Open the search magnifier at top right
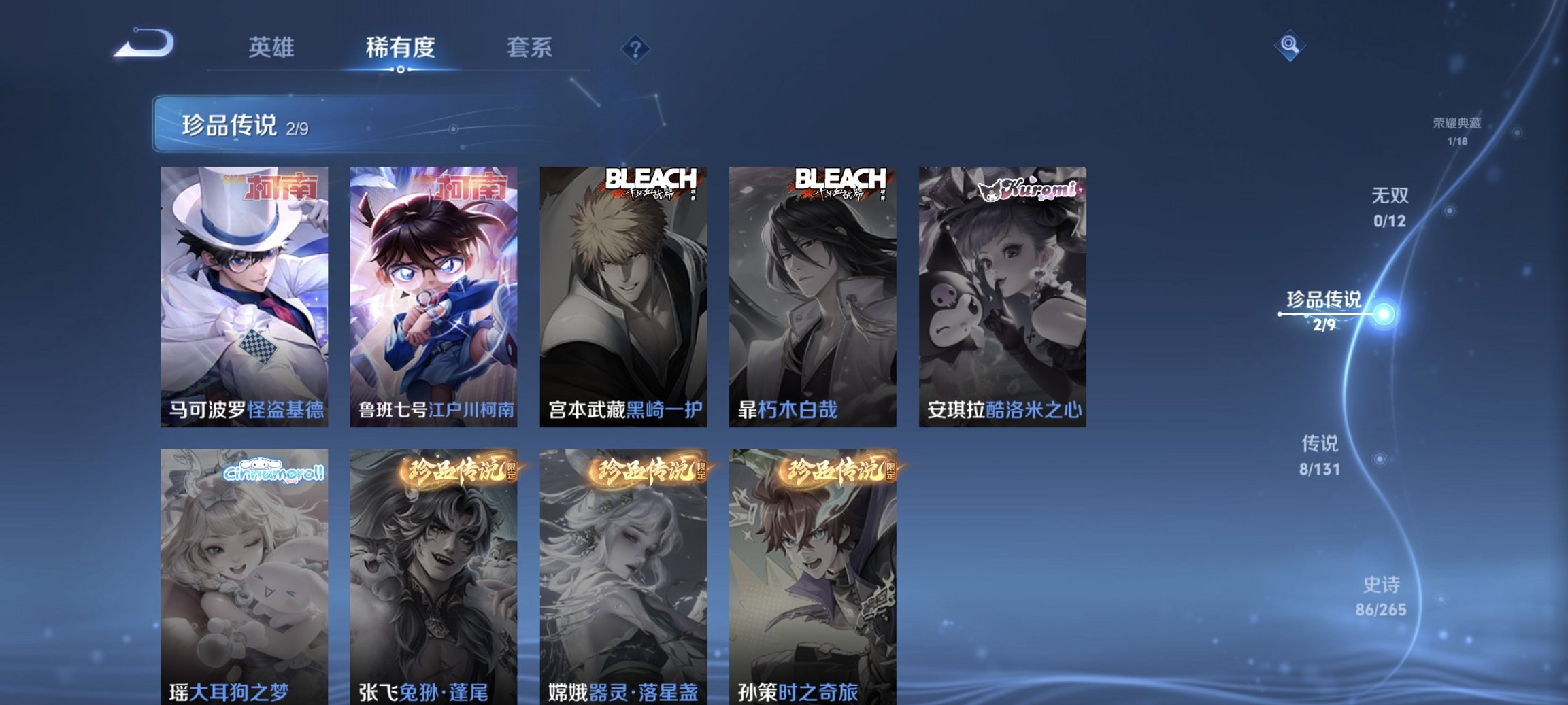 point(1289,49)
